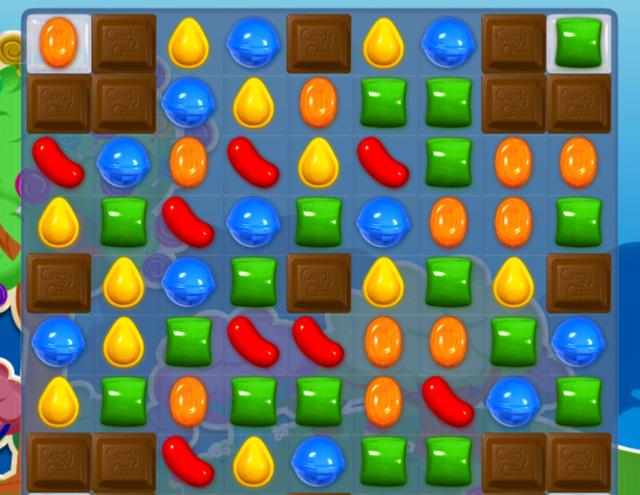Image resolution: width=640 pixels, height=495 pixels.
Task: Select the green candy on the white-highlighted tile
Action: coord(579,43)
